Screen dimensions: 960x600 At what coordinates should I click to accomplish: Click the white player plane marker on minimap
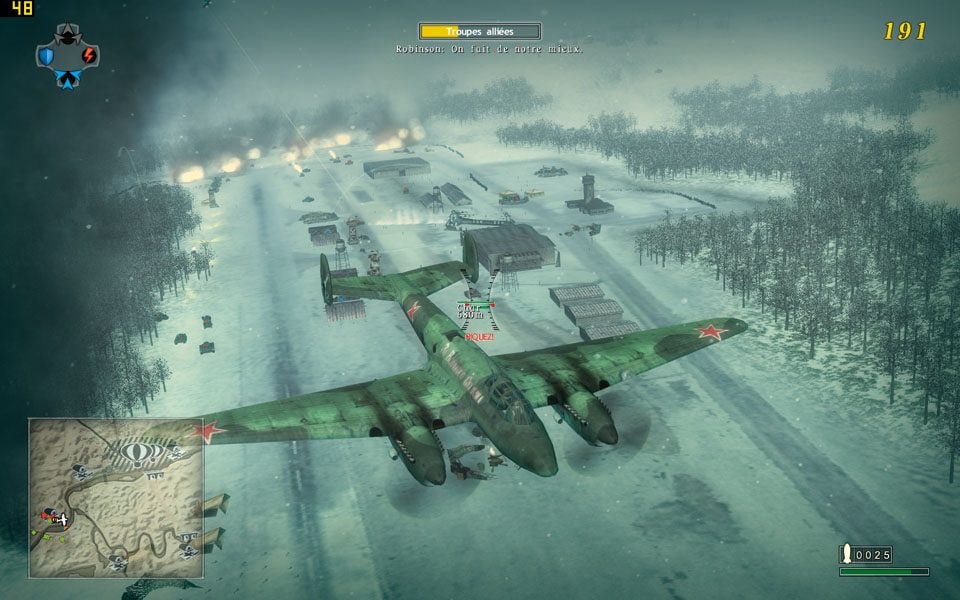point(63,519)
